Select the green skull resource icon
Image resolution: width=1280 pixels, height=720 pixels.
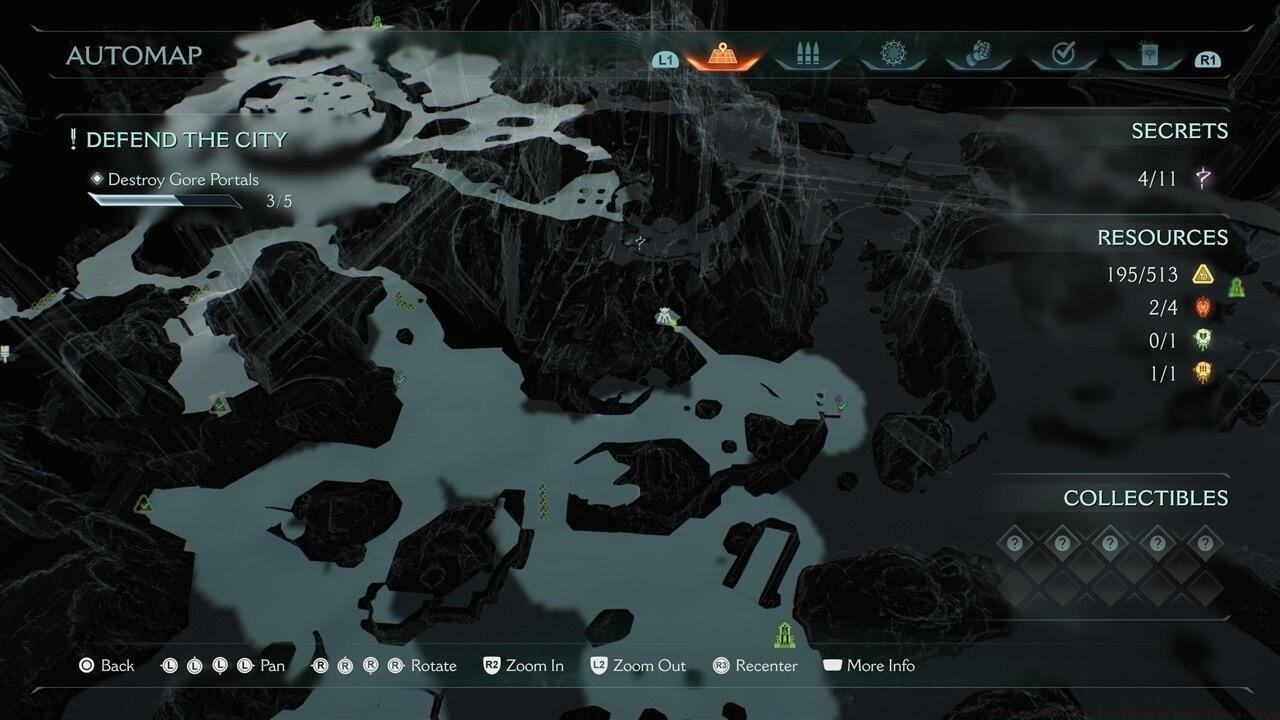coord(1203,341)
